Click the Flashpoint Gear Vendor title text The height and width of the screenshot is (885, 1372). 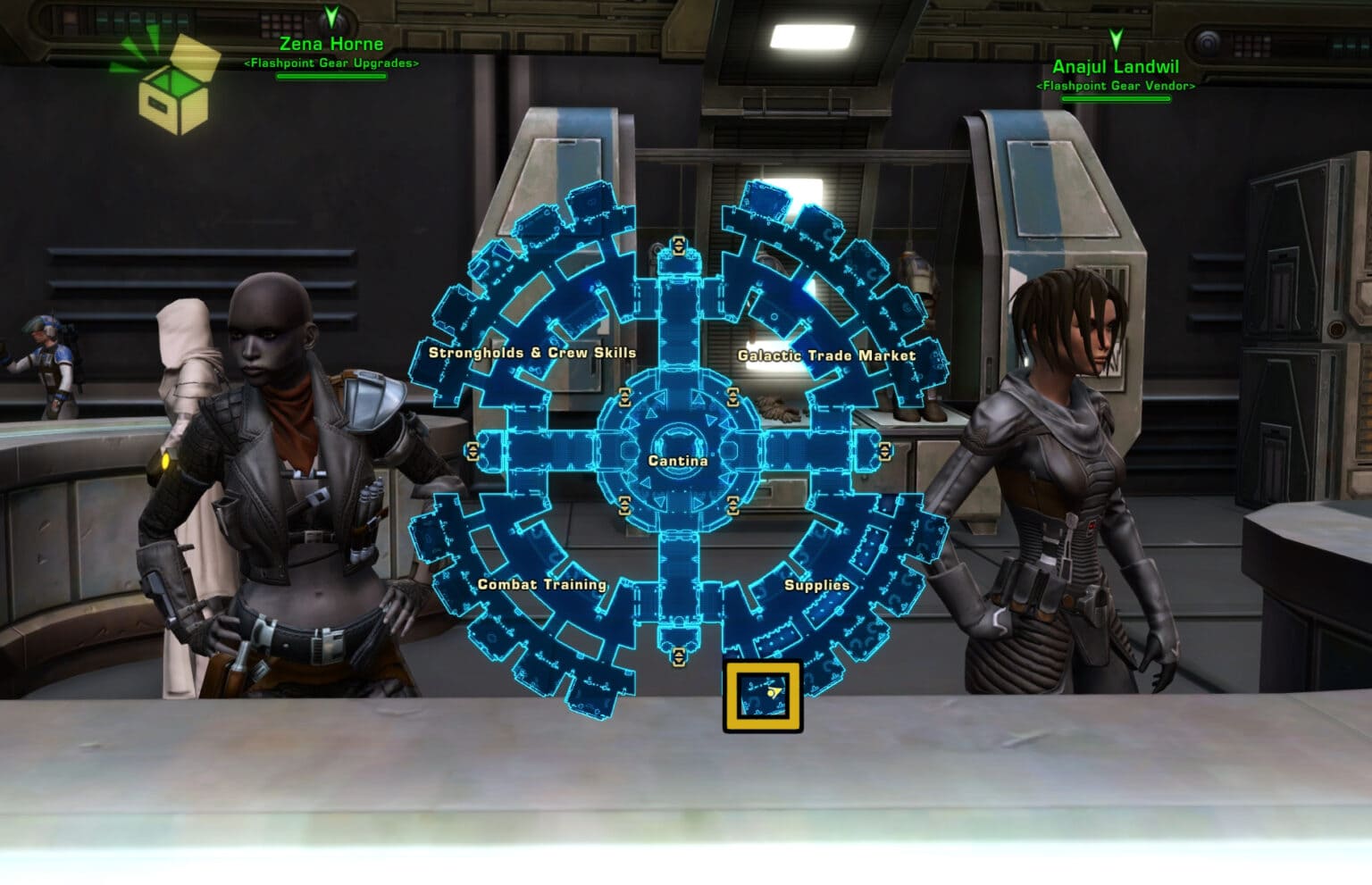1116,87
